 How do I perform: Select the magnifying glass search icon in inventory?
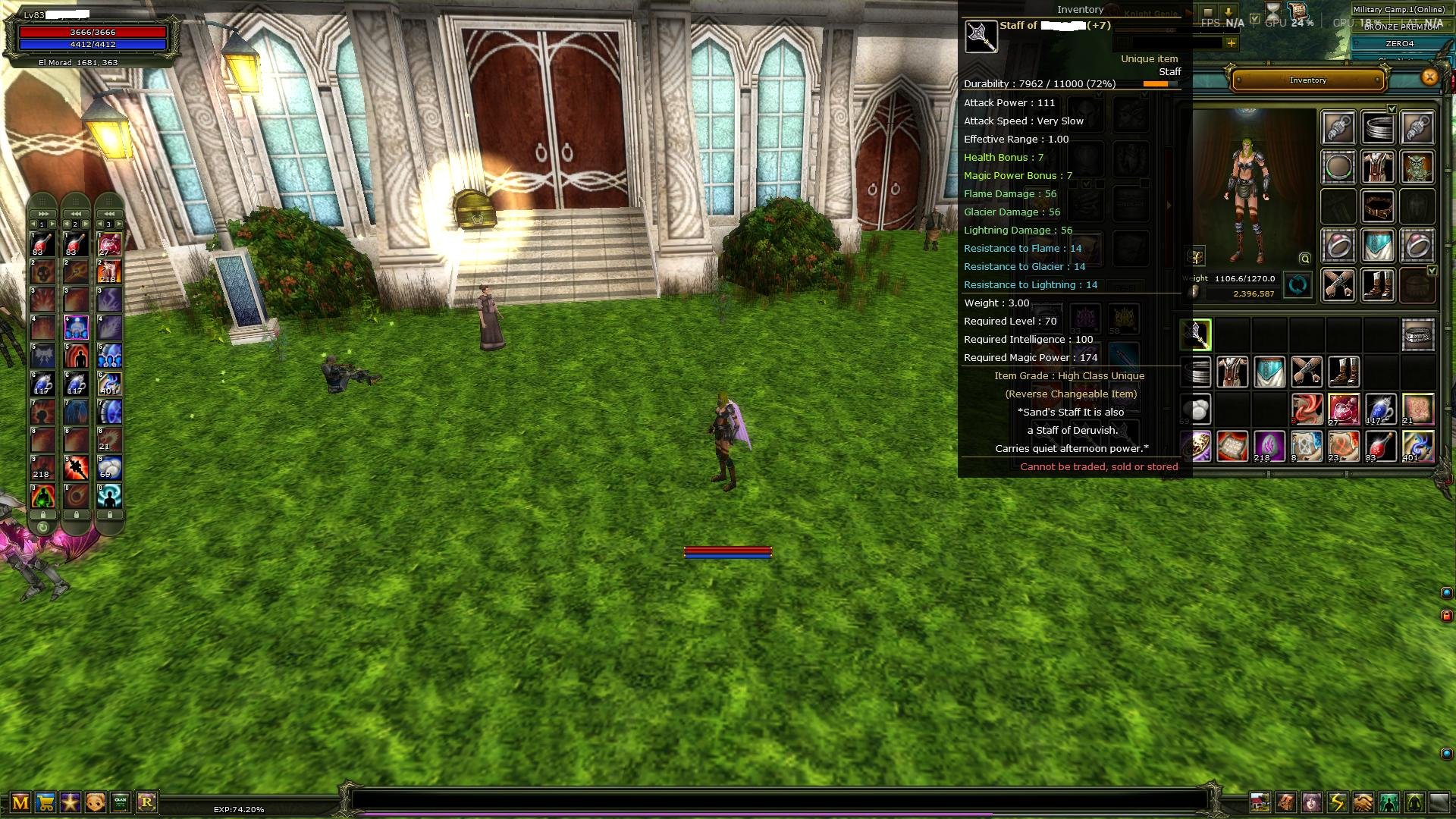1304,259
